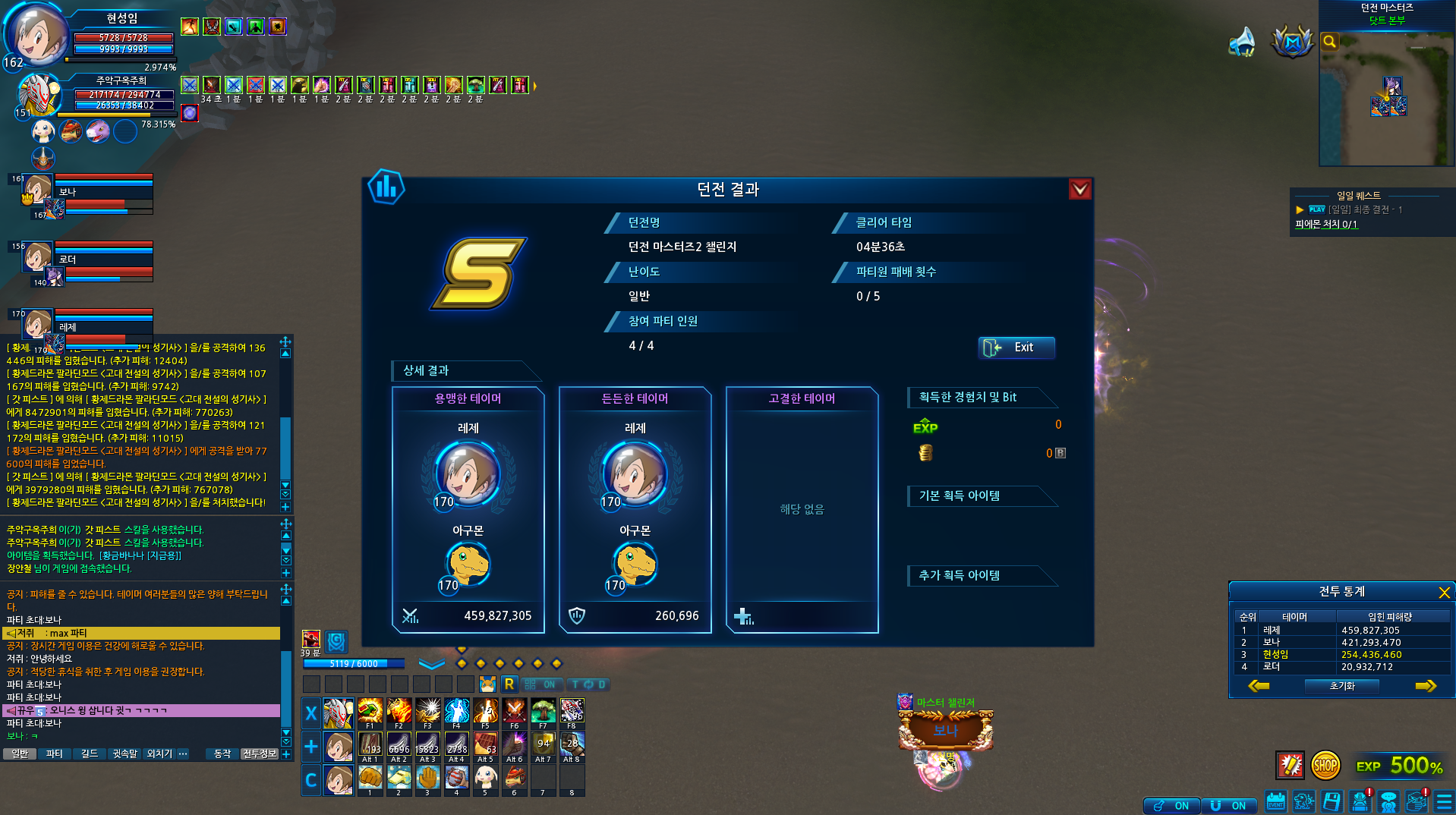
Task: Click the magnifier on the minimap
Action: click(x=1330, y=42)
